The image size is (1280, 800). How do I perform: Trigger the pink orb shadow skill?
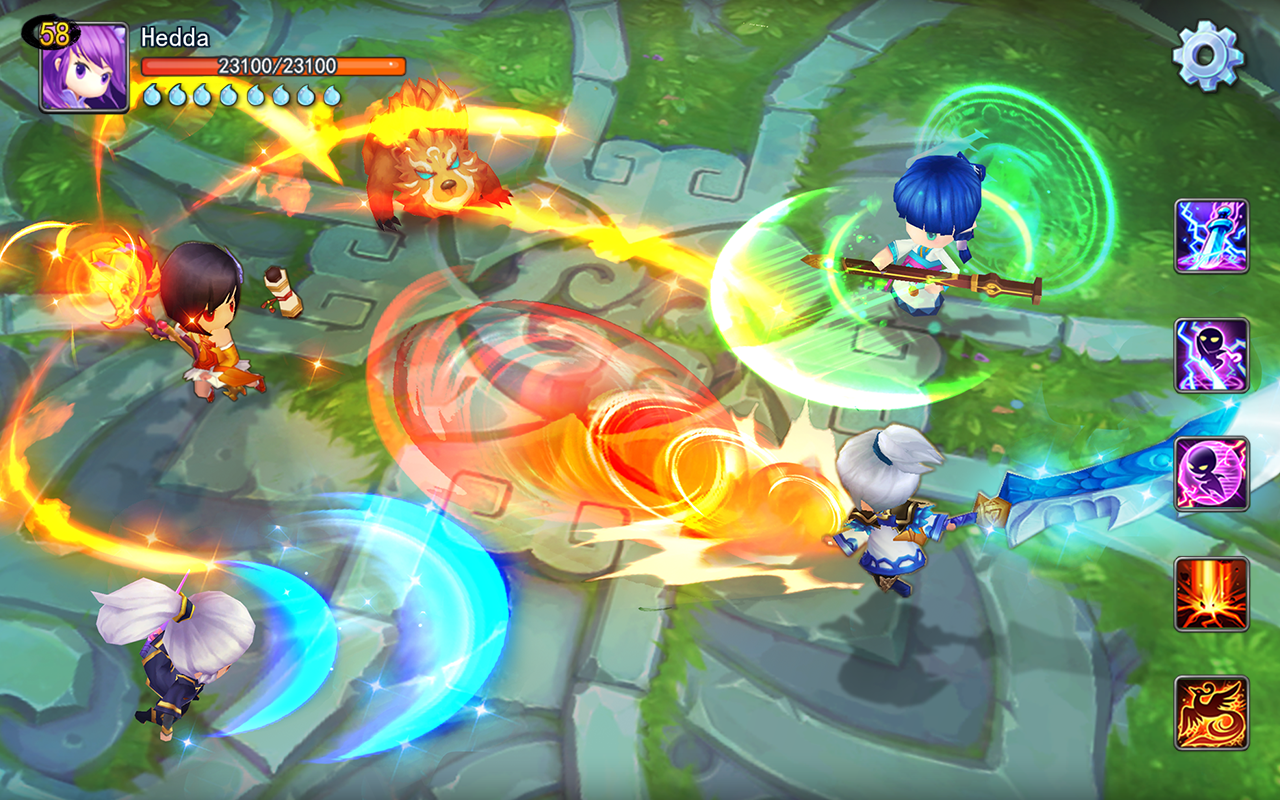click(1211, 474)
